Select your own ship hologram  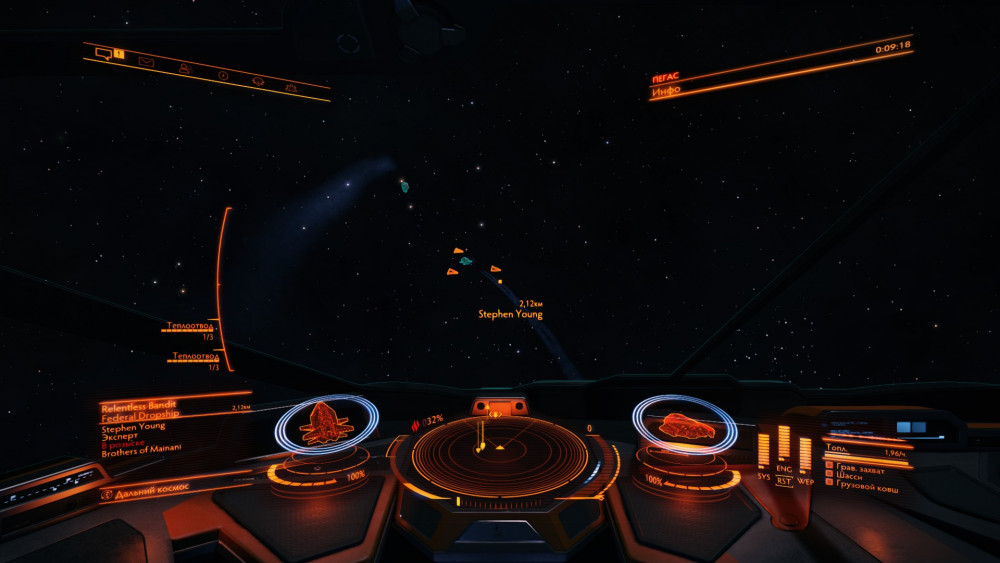click(x=686, y=427)
